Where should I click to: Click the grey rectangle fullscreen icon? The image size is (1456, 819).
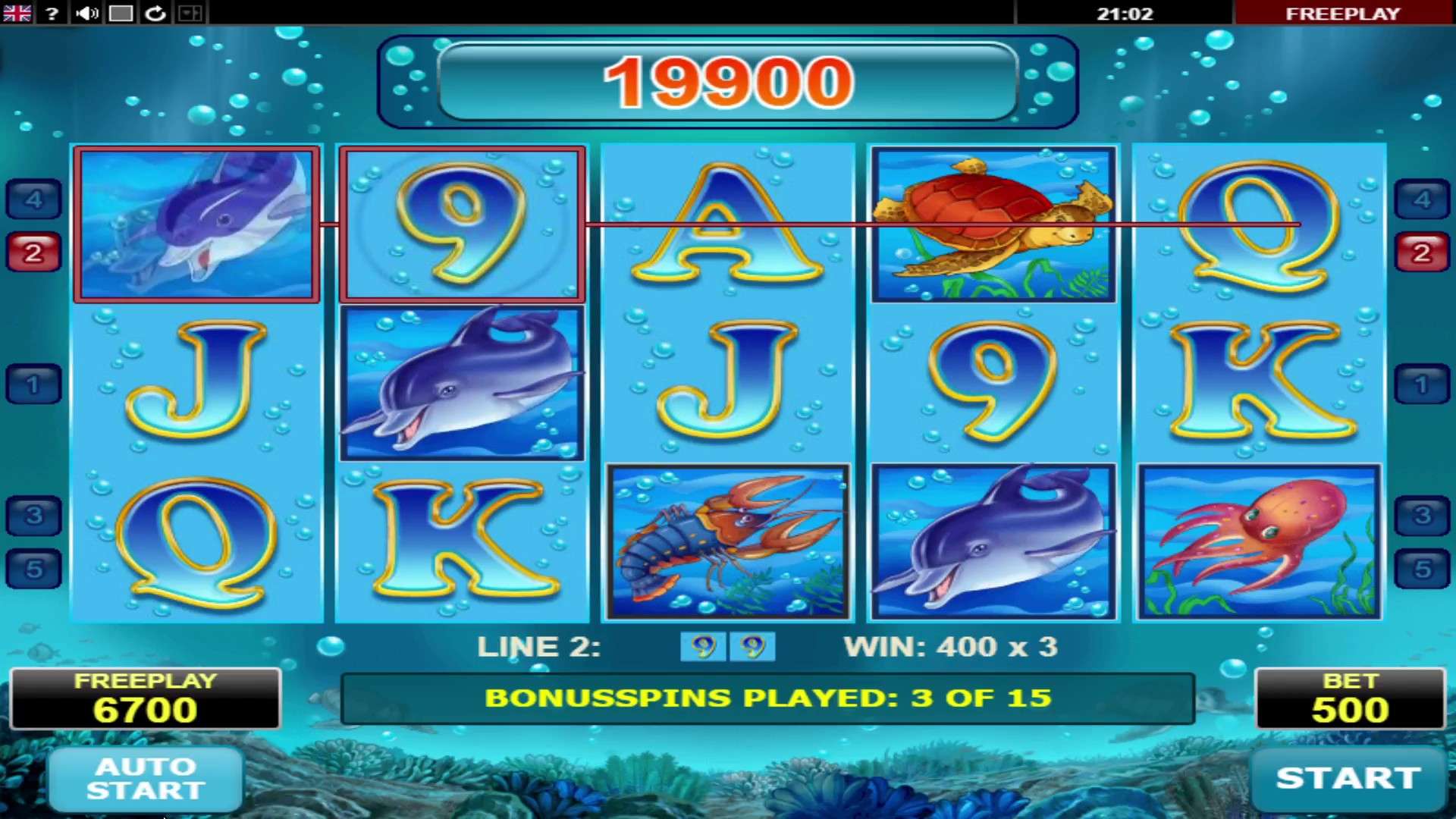pos(121,13)
